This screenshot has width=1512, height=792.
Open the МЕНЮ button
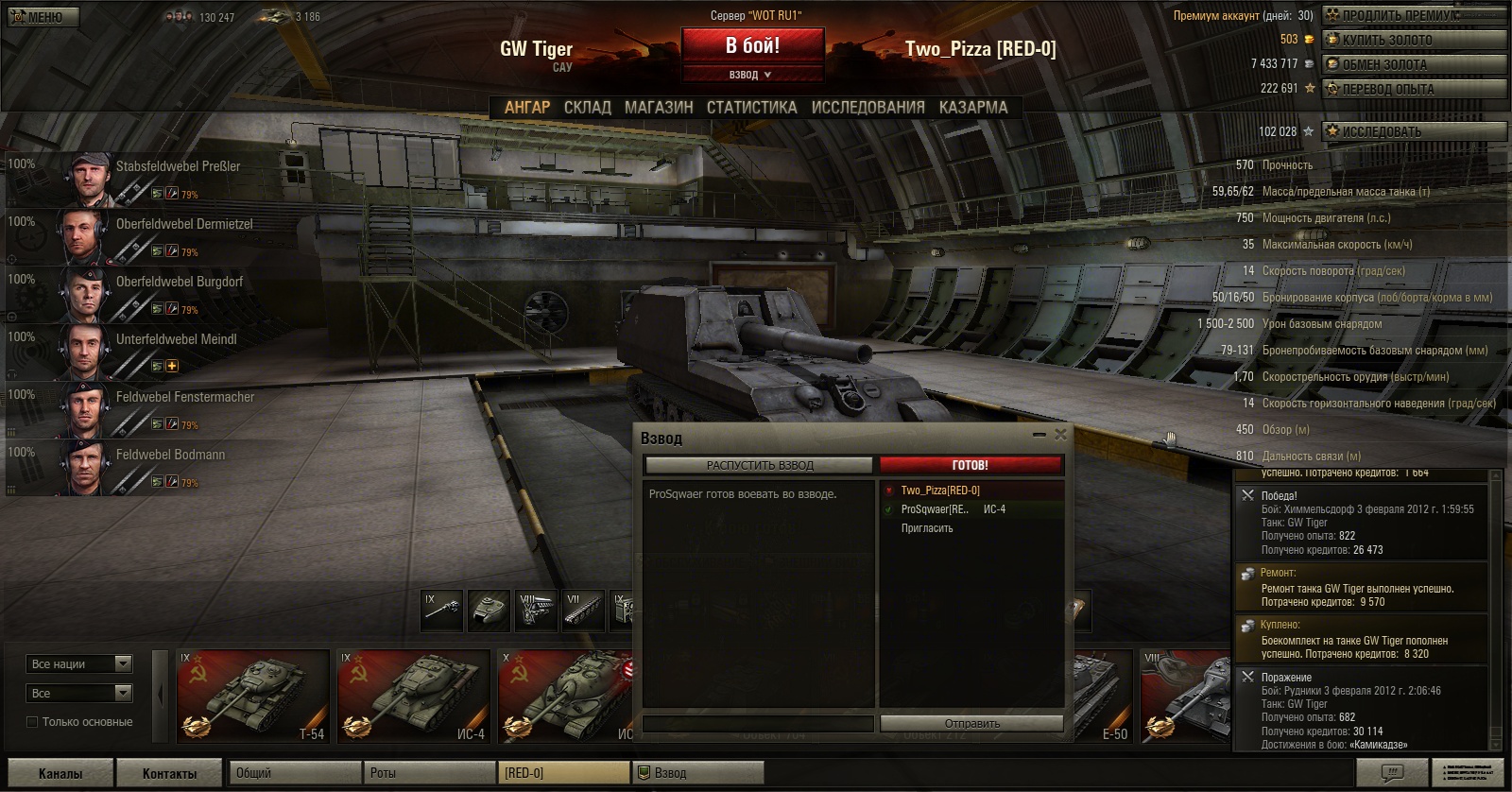[43, 17]
